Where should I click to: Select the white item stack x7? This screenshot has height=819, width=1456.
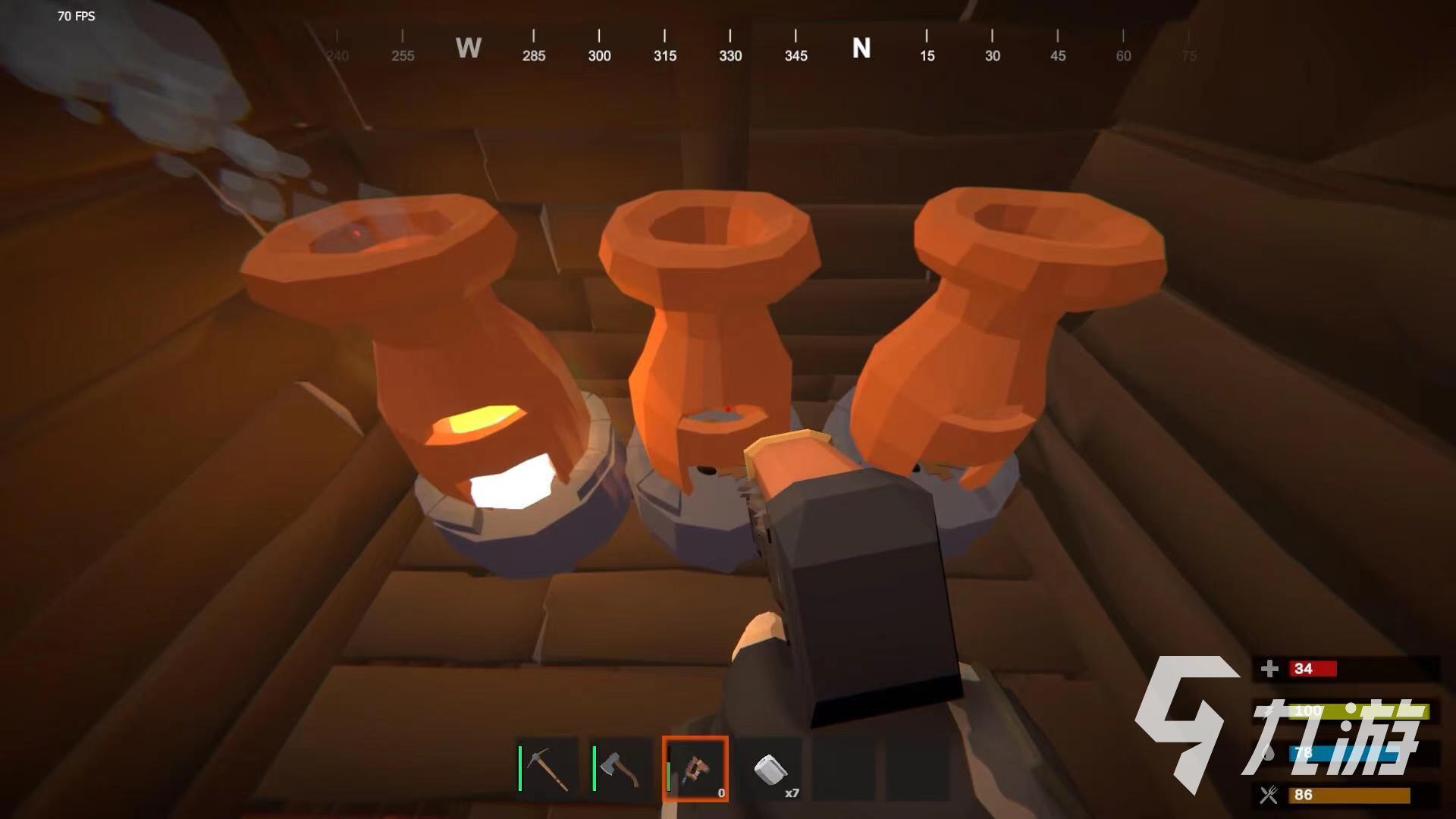click(x=770, y=769)
